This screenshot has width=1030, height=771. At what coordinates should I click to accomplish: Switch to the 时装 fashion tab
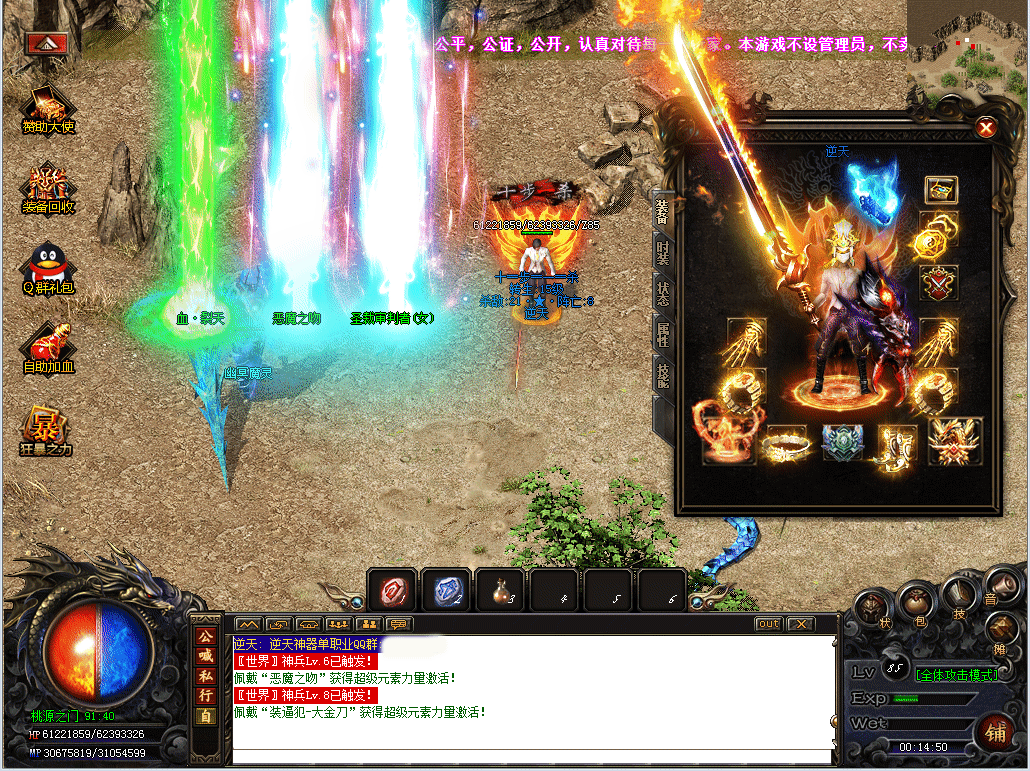coord(662,254)
